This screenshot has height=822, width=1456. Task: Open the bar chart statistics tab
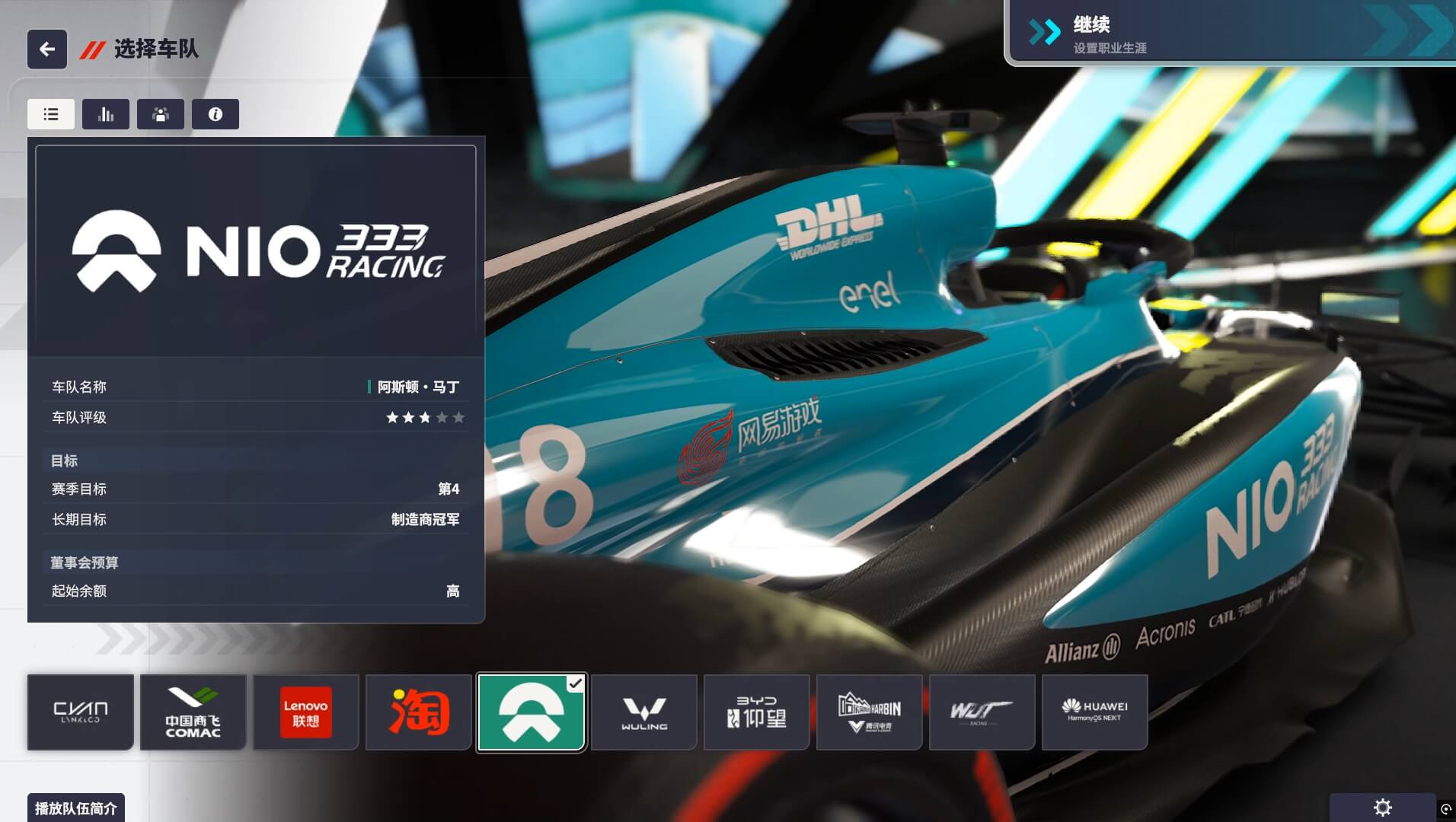coord(106,114)
